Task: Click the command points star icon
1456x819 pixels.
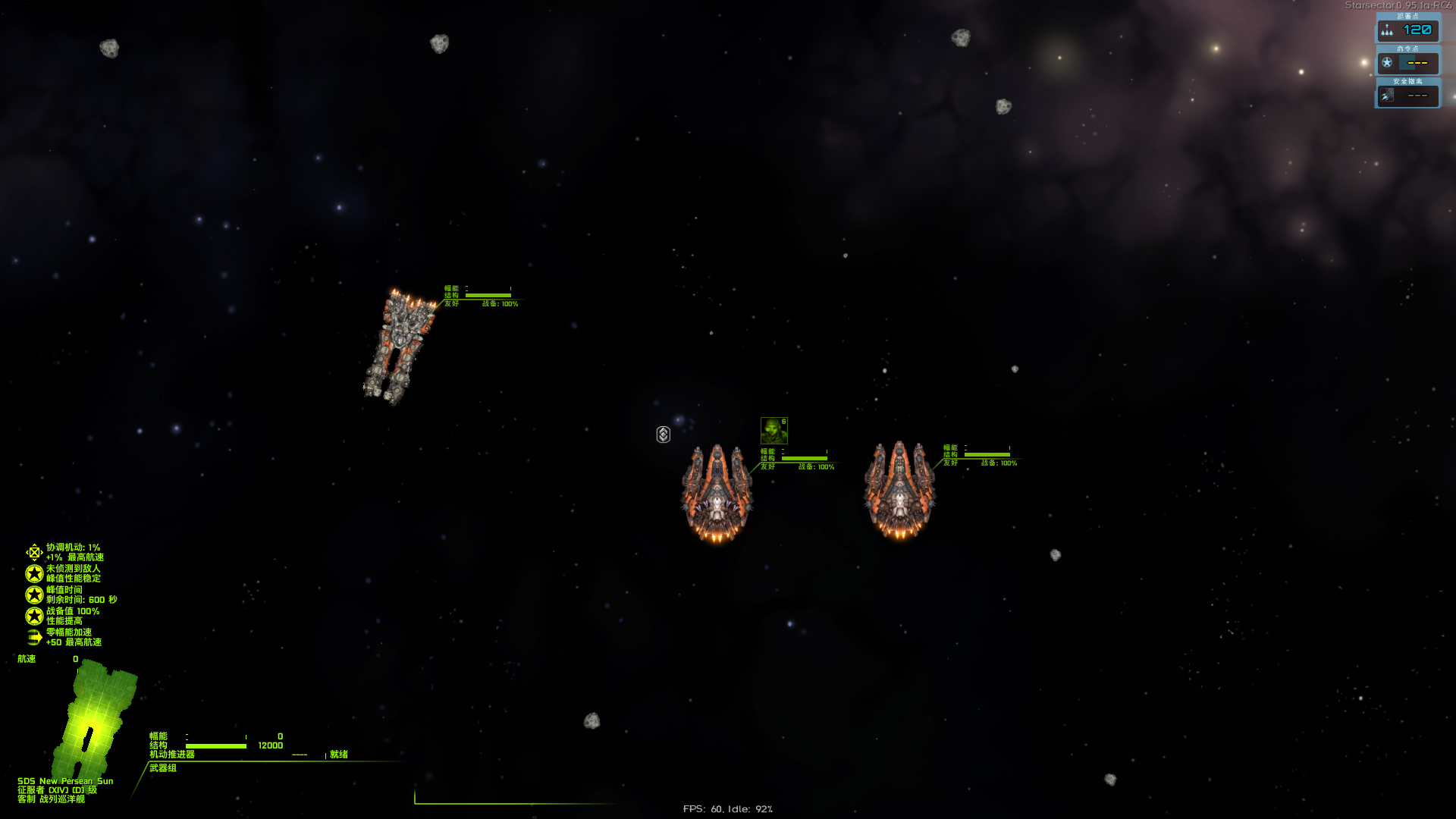Action: [1387, 63]
